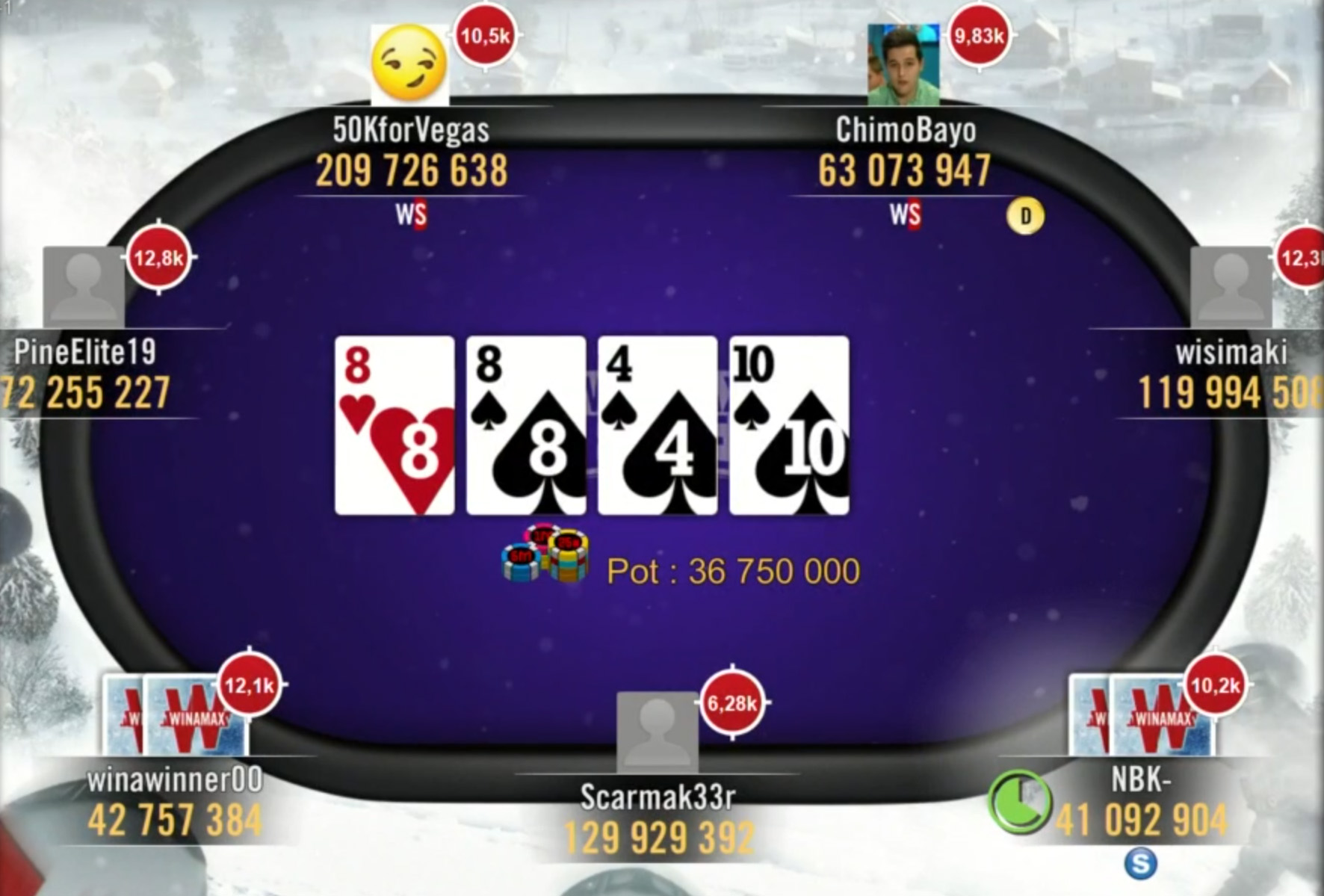The height and width of the screenshot is (896, 1324).
Task: Select the four of spades community card
Action: click(x=658, y=425)
